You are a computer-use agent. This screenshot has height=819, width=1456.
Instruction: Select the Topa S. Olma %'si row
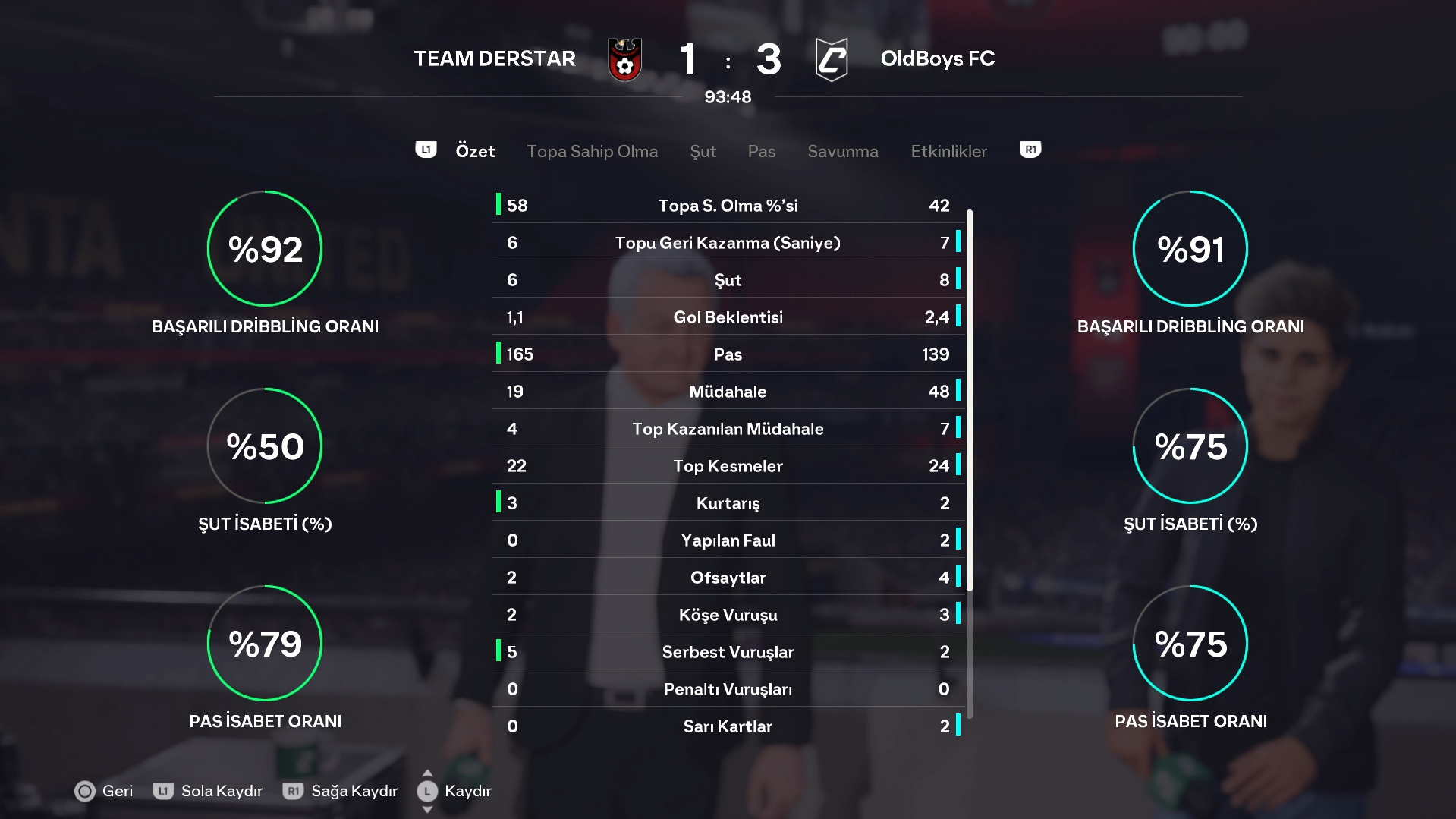point(728,206)
